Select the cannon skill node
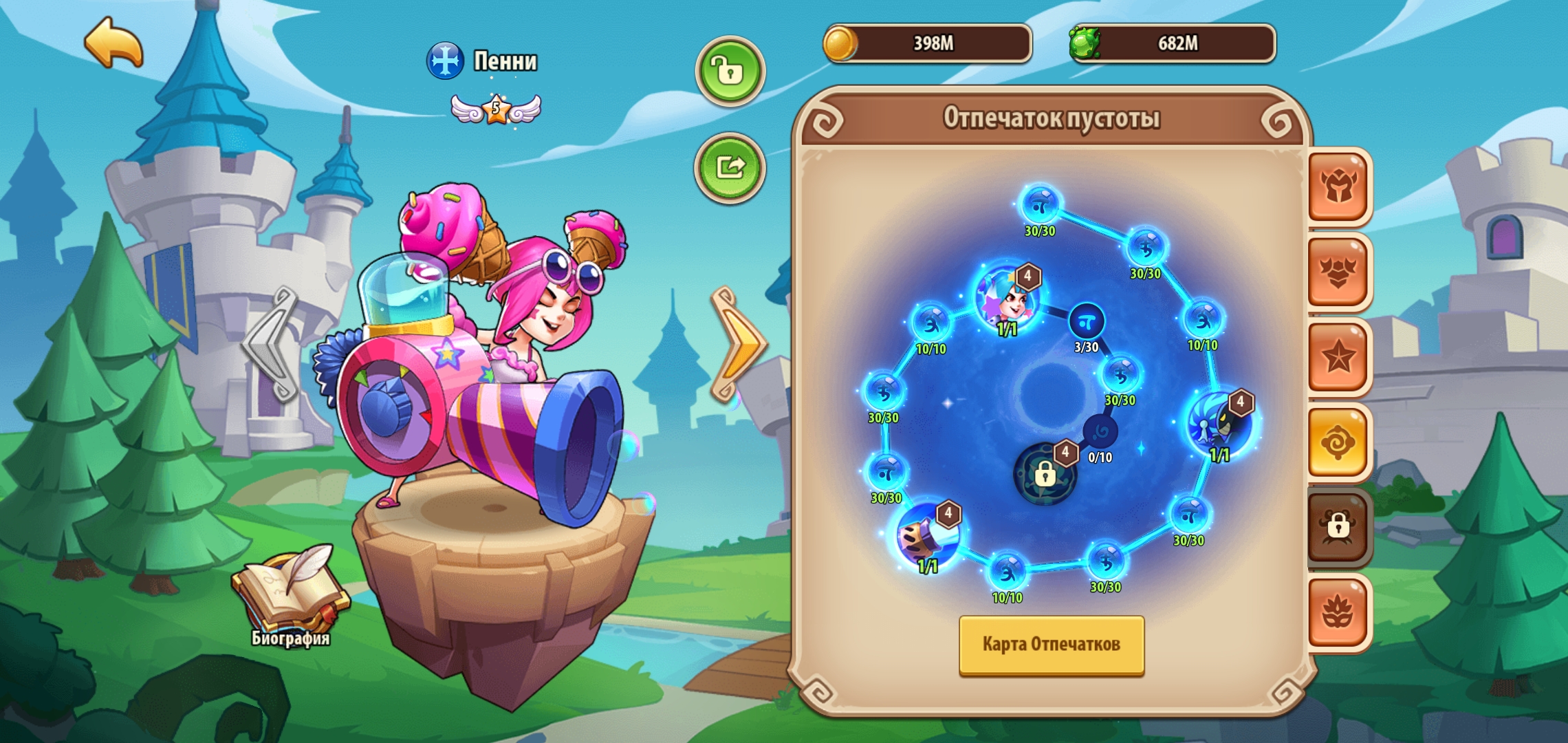1568x743 pixels. pos(928,536)
